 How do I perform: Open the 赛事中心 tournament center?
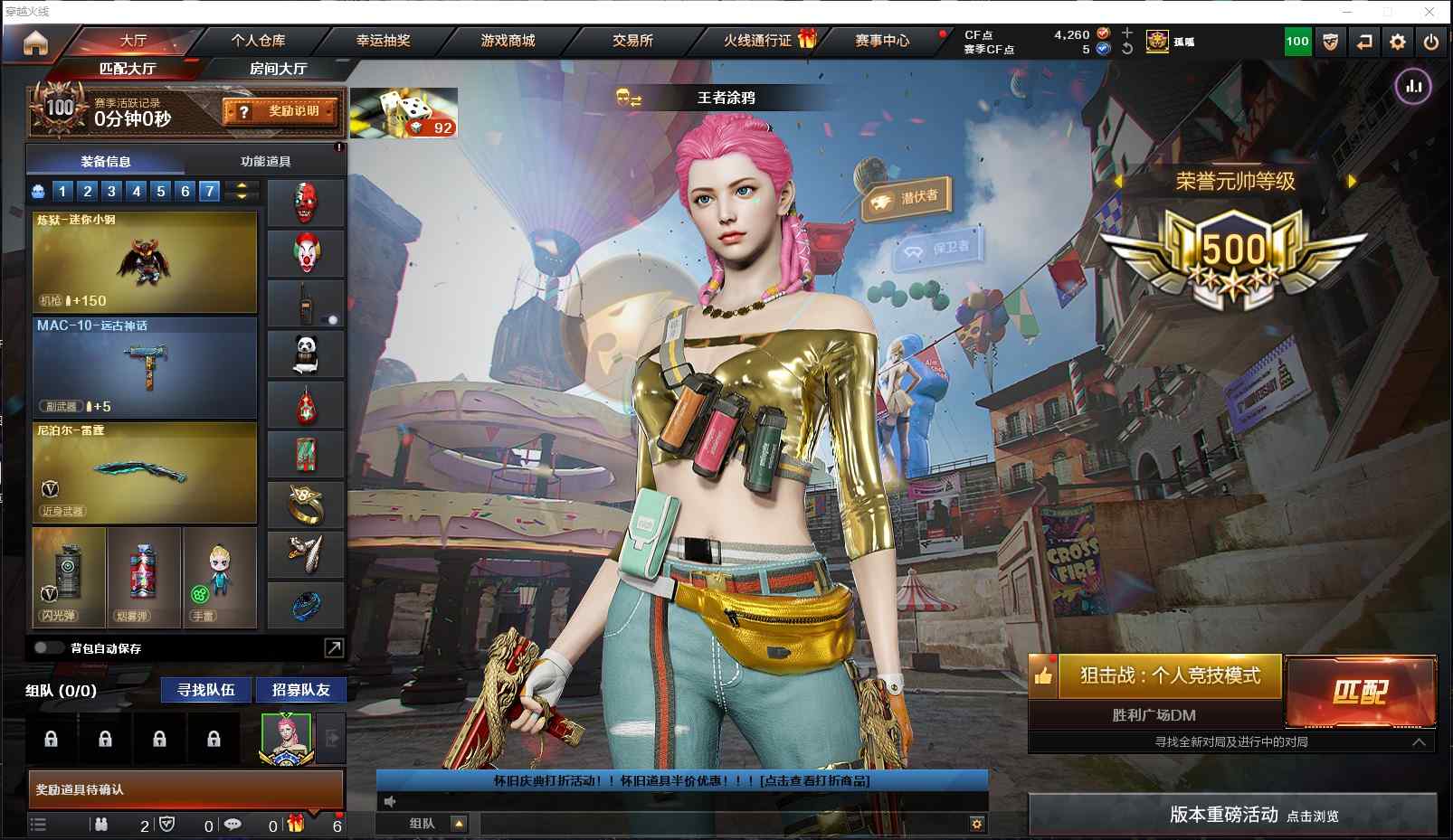click(882, 41)
